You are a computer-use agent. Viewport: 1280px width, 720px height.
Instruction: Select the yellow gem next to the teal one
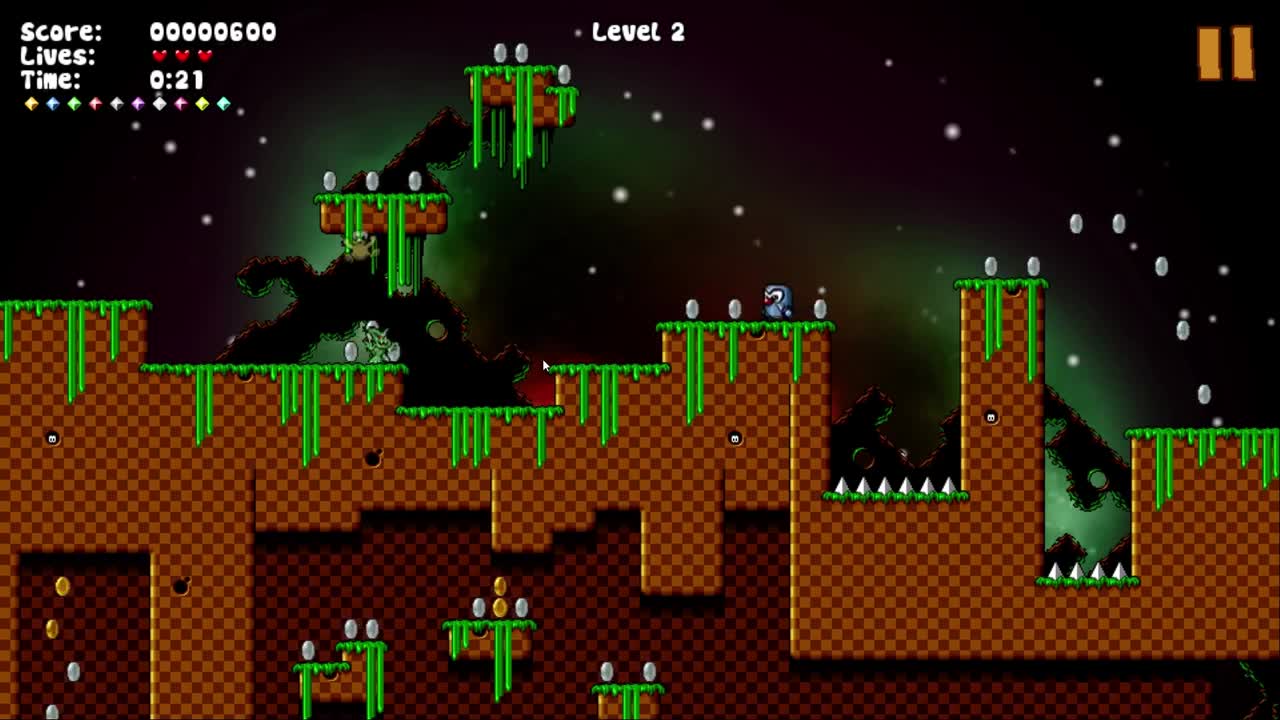point(205,103)
